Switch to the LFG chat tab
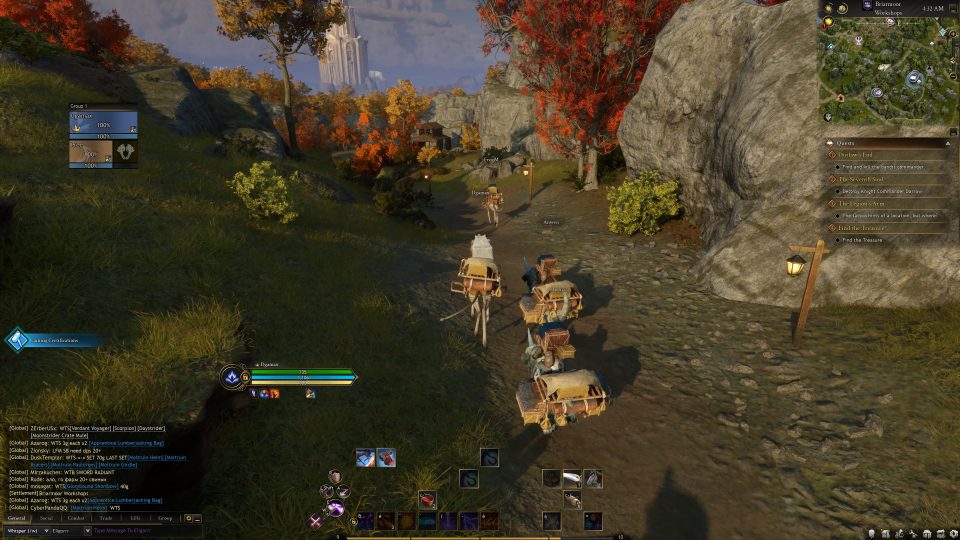This screenshot has height=540, width=960. tap(135, 518)
